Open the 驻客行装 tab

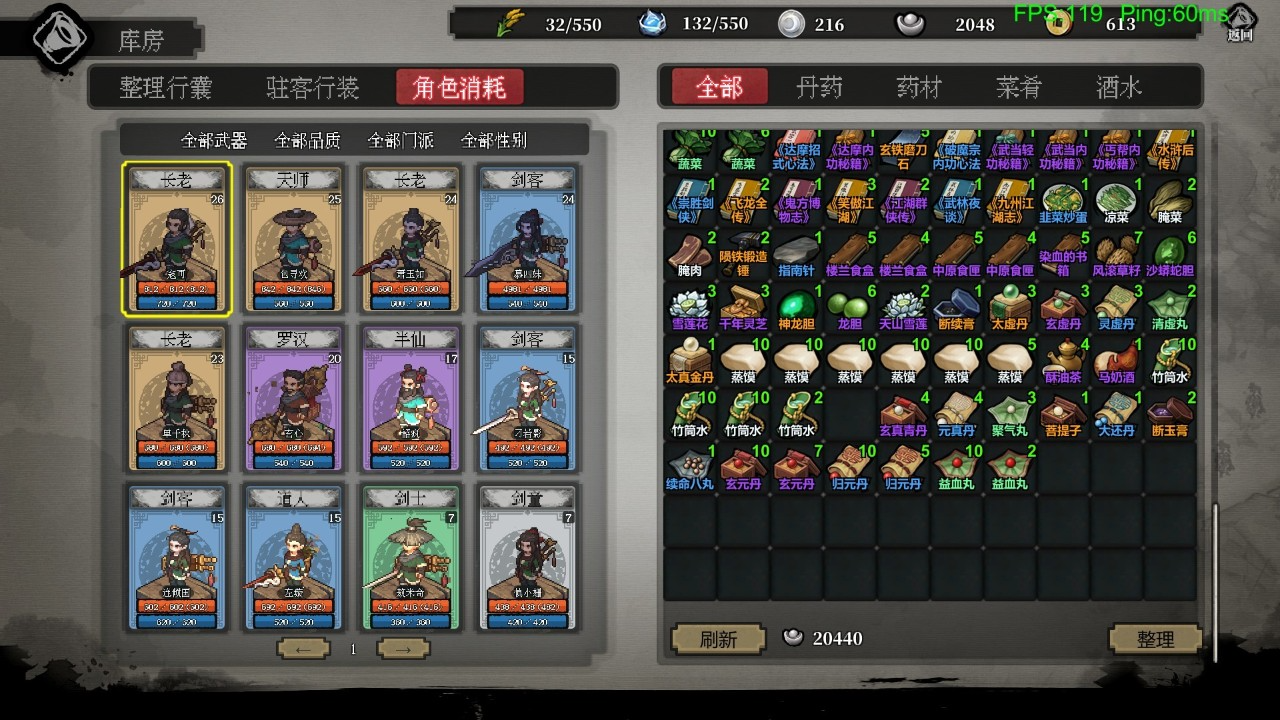tap(312, 88)
